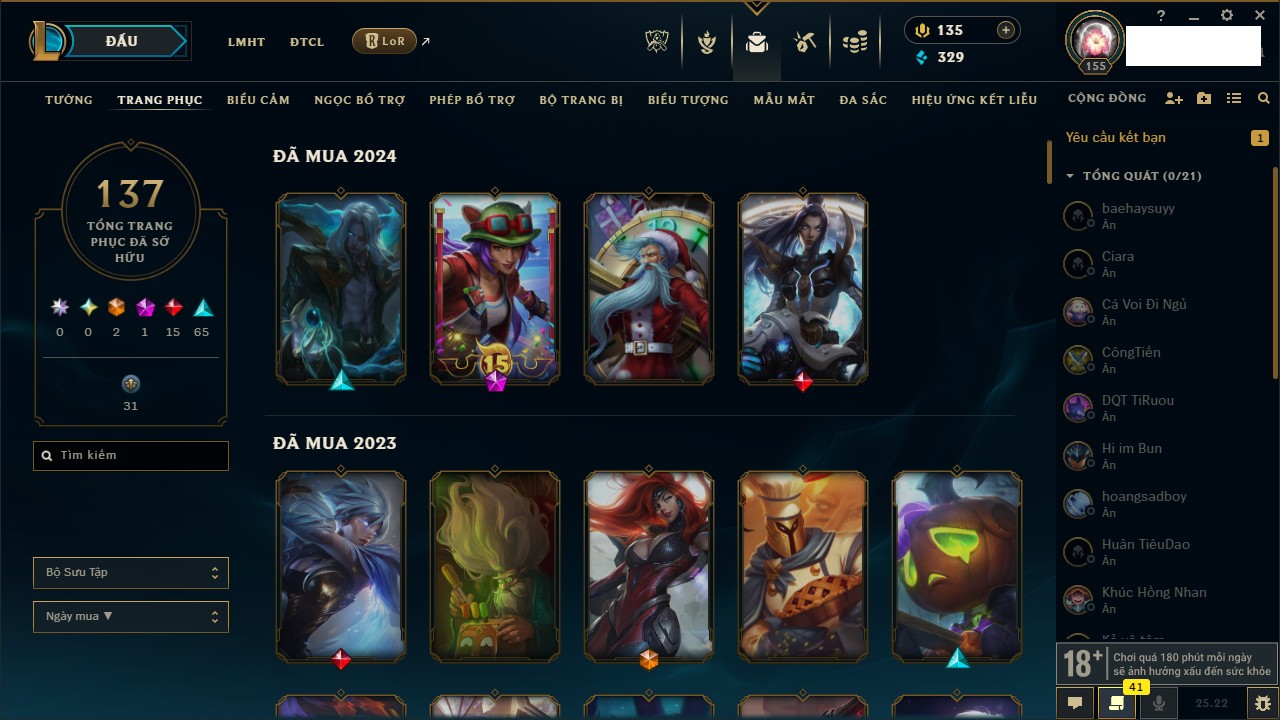Select the pie-holding baker Pantheon skin
Viewport: 1280px width, 720px height.
[803, 566]
